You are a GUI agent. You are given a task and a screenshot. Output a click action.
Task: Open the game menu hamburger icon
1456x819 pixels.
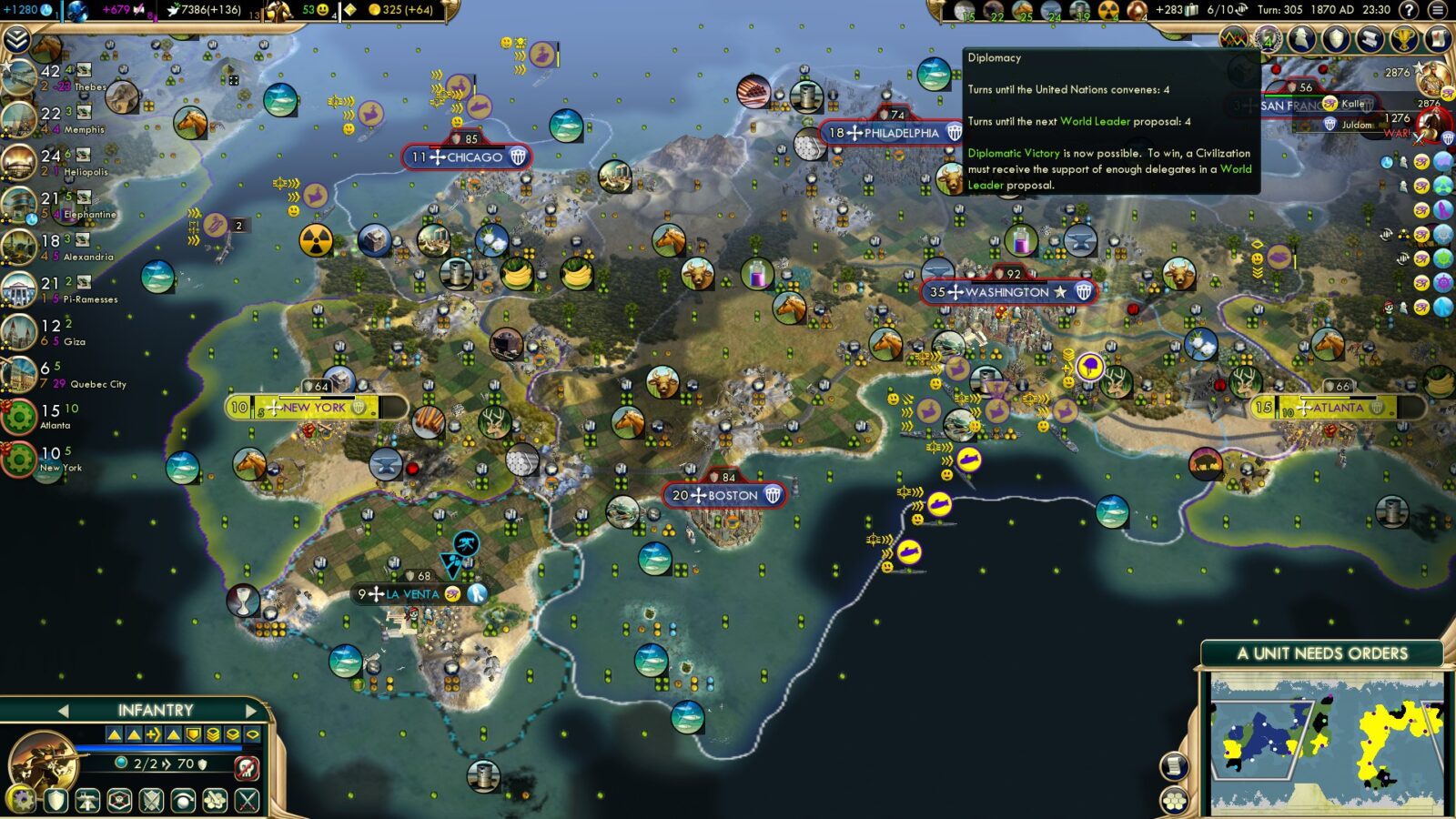pos(1438,10)
